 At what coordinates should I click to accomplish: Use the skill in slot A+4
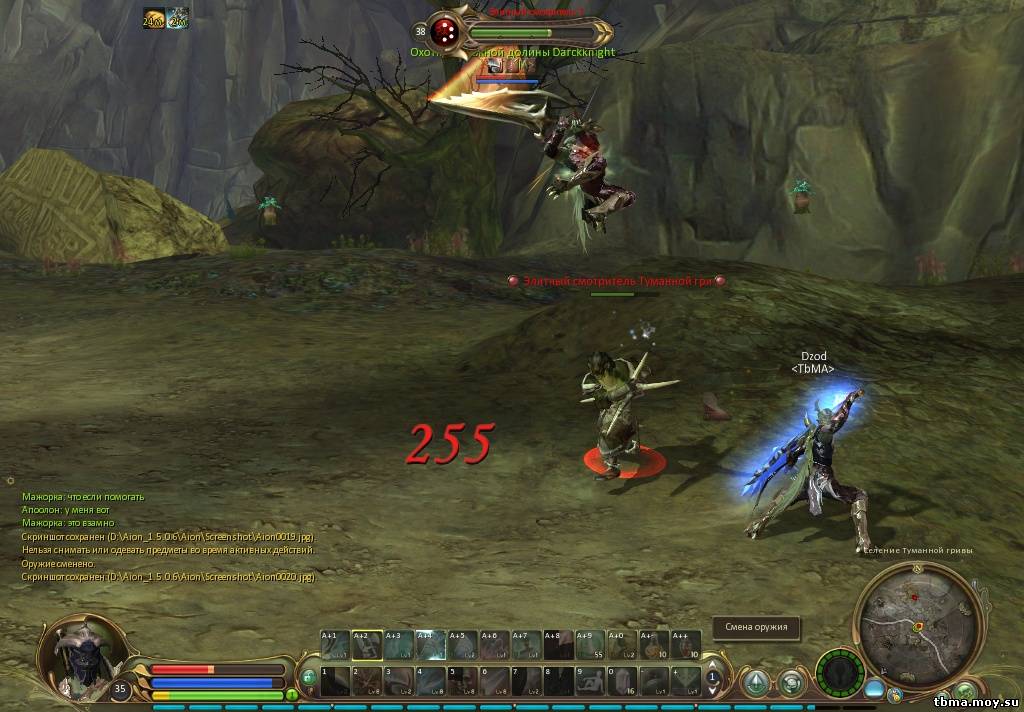coord(431,645)
